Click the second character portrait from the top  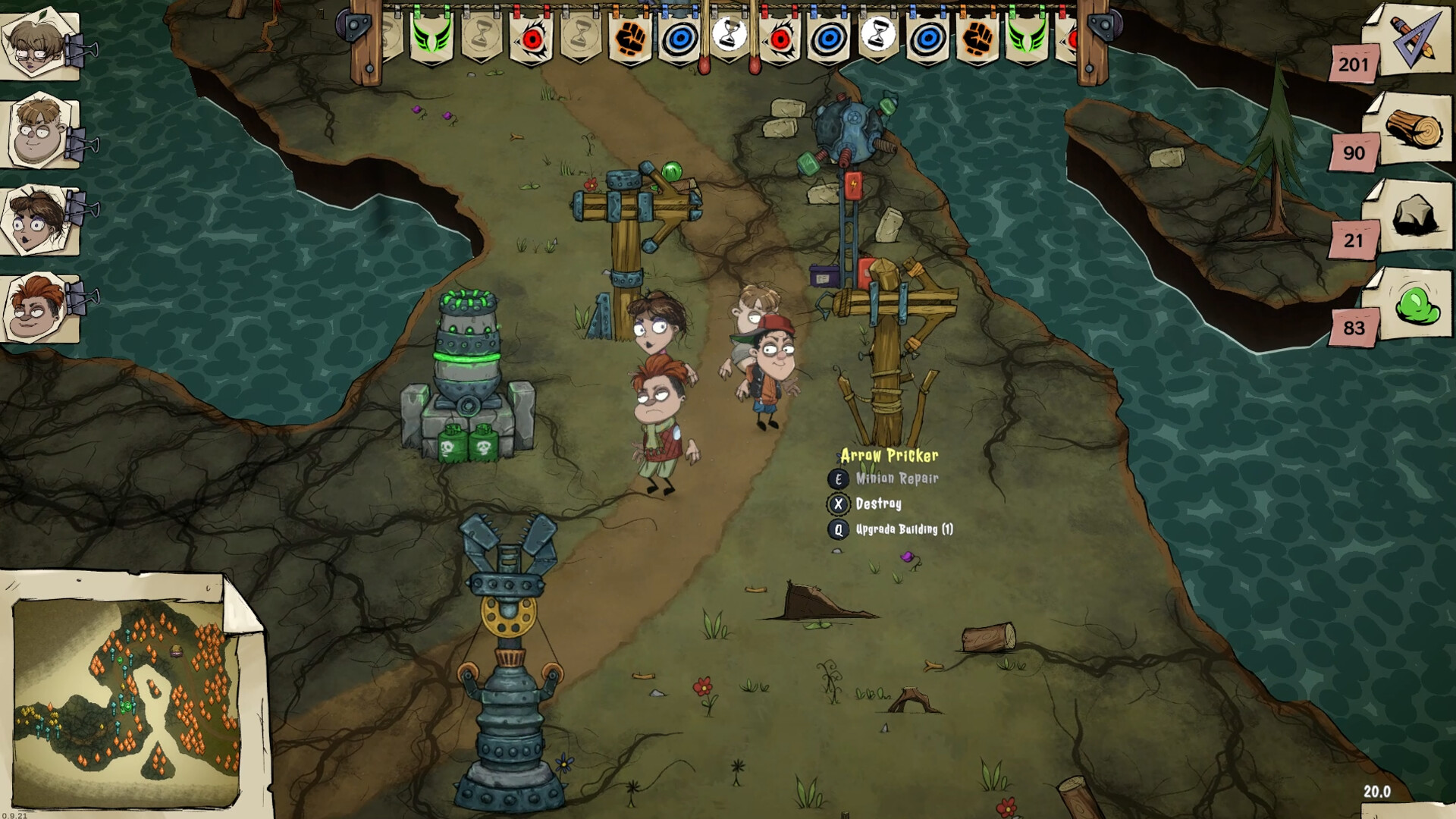[38, 130]
